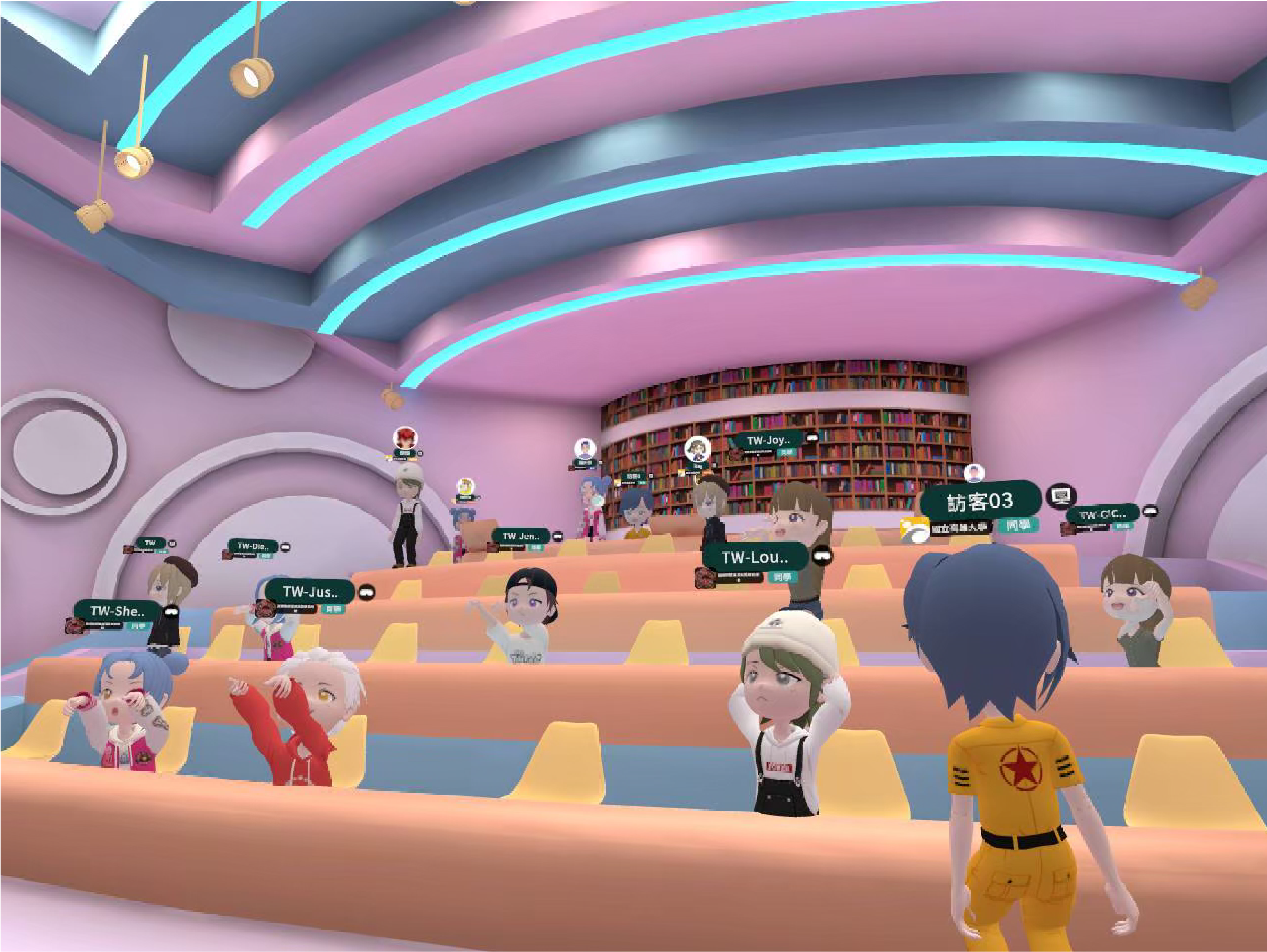Open the TW-CIC.. player name tag
The width and height of the screenshot is (1267, 952).
pos(1102,514)
